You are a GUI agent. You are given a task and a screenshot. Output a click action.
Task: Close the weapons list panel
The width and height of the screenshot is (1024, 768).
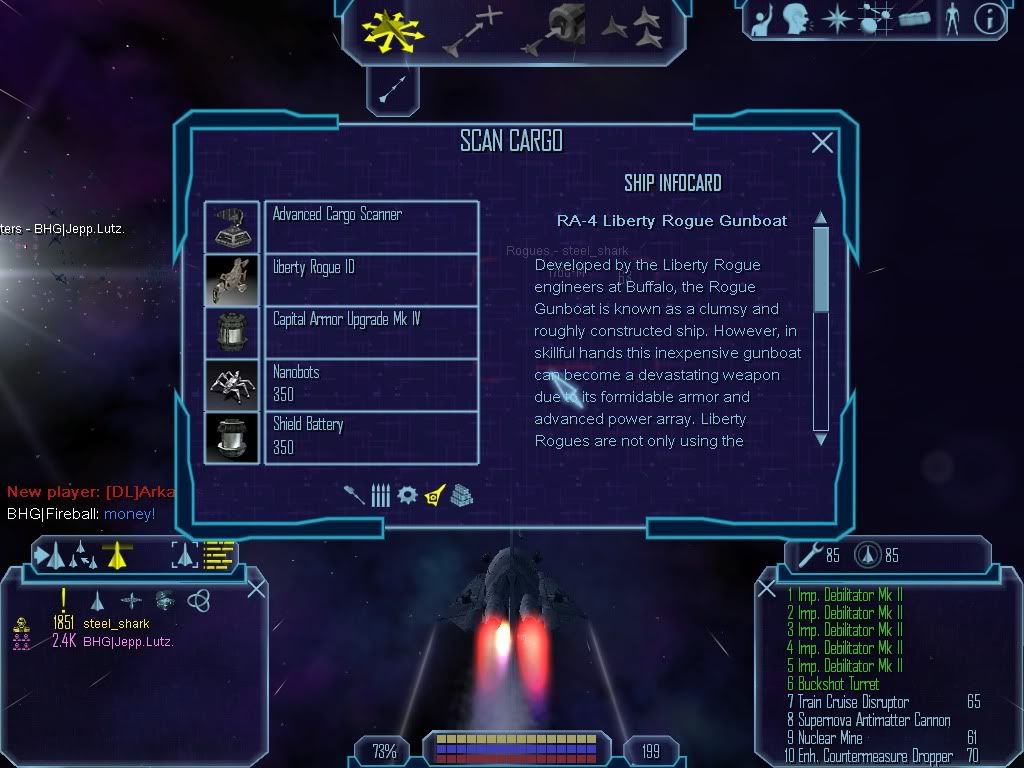coord(767,588)
